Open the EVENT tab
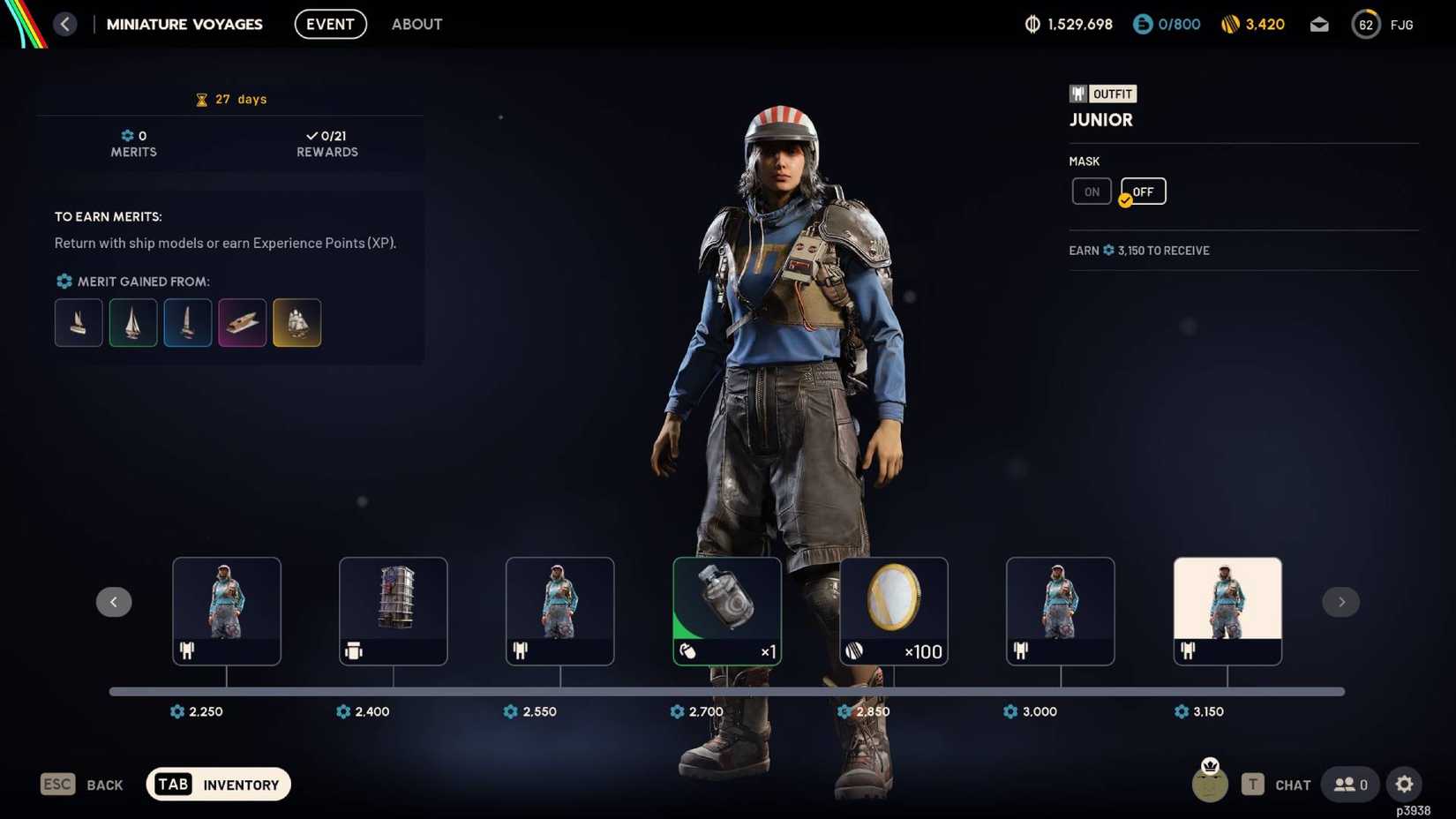 tap(330, 24)
